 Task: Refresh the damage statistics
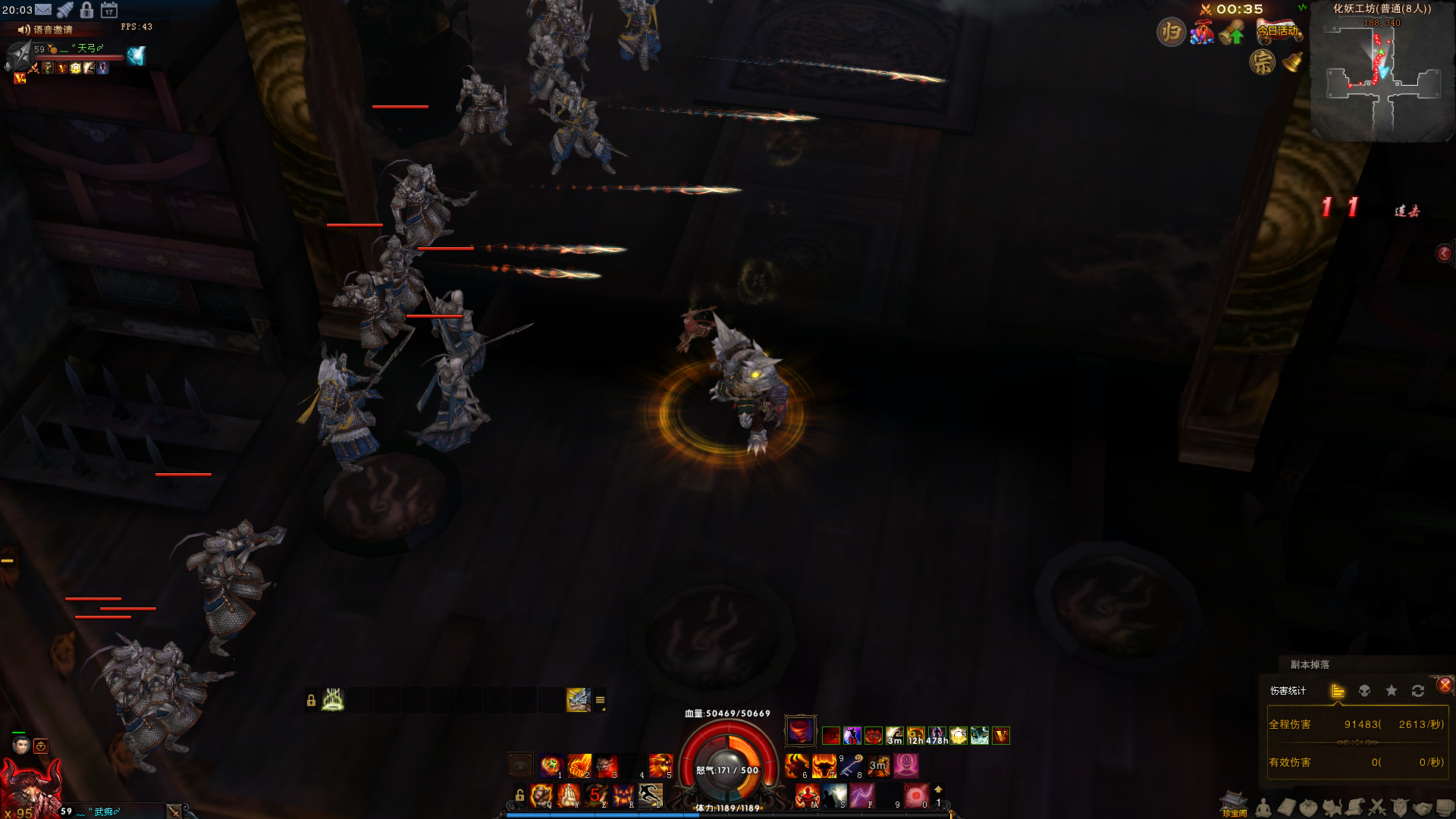click(1418, 691)
